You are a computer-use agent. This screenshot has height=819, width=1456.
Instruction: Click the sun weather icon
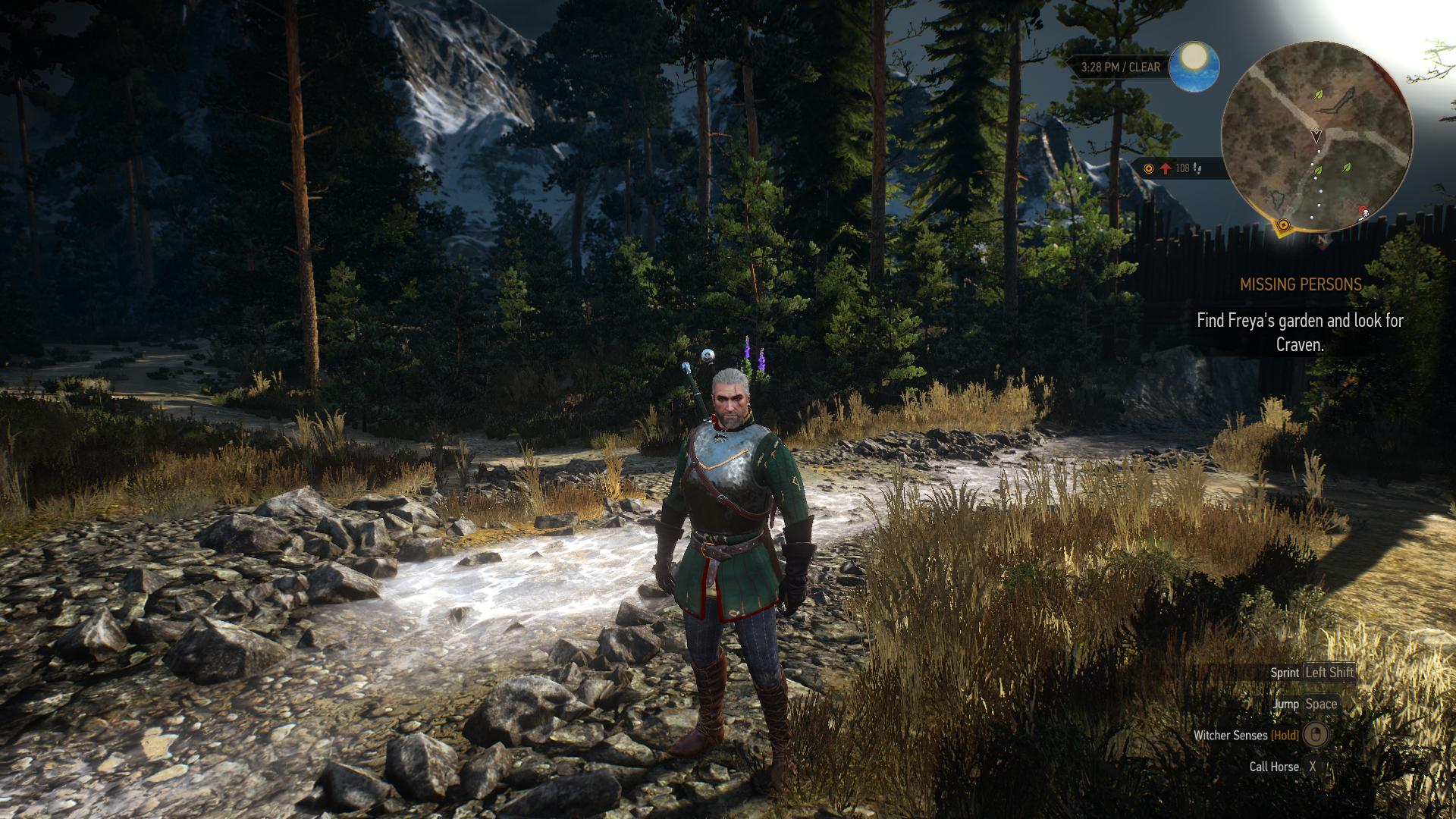pos(1194,66)
